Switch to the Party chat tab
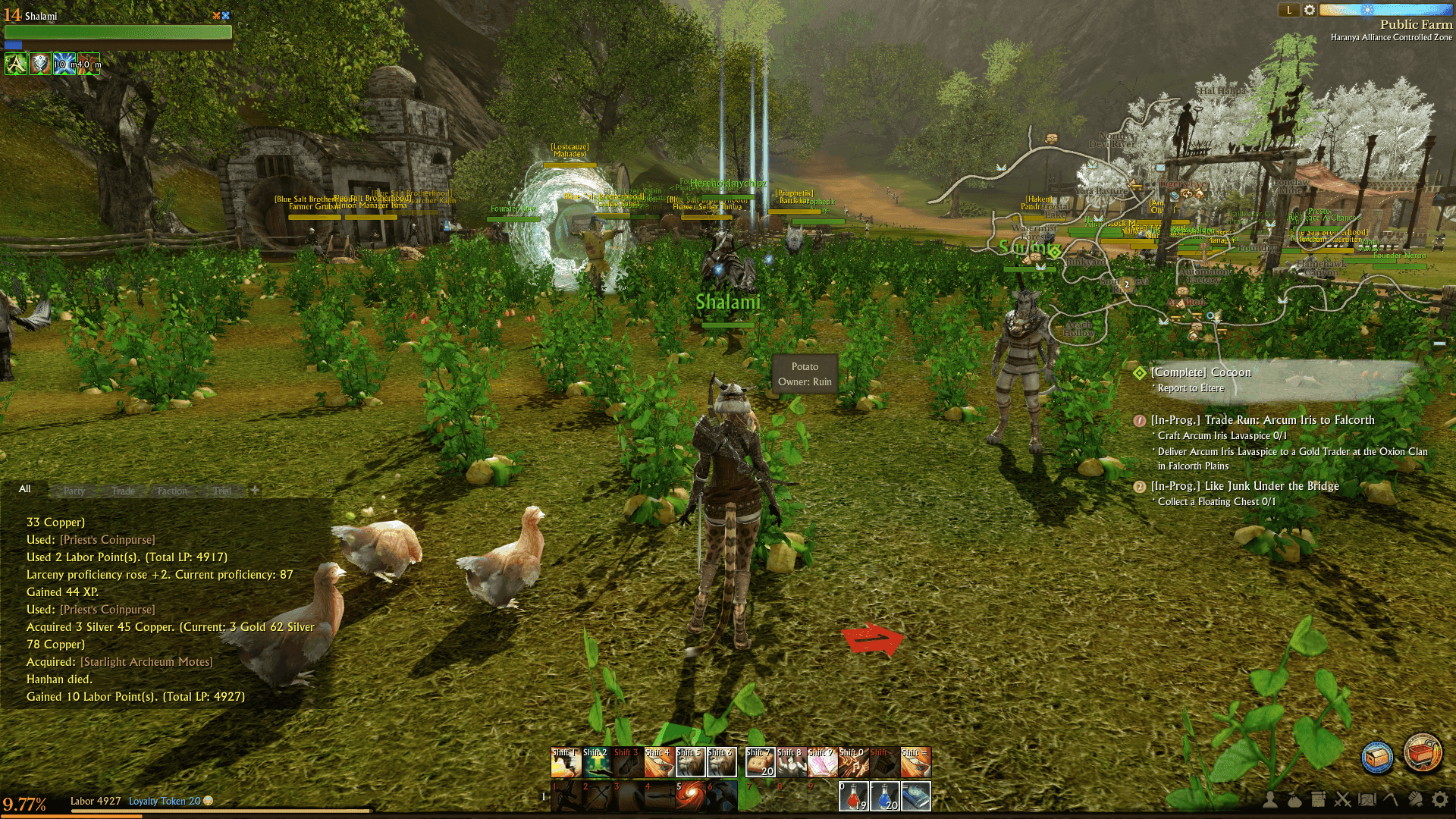Image resolution: width=1456 pixels, height=819 pixels. point(74,491)
